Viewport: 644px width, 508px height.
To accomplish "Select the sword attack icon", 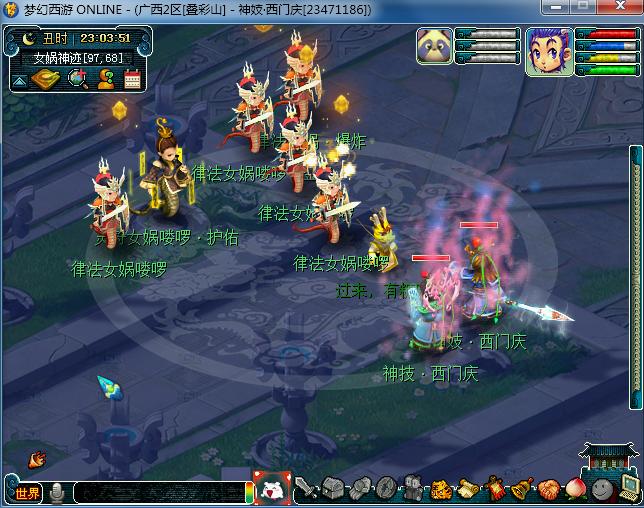I will click(x=307, y=489).
